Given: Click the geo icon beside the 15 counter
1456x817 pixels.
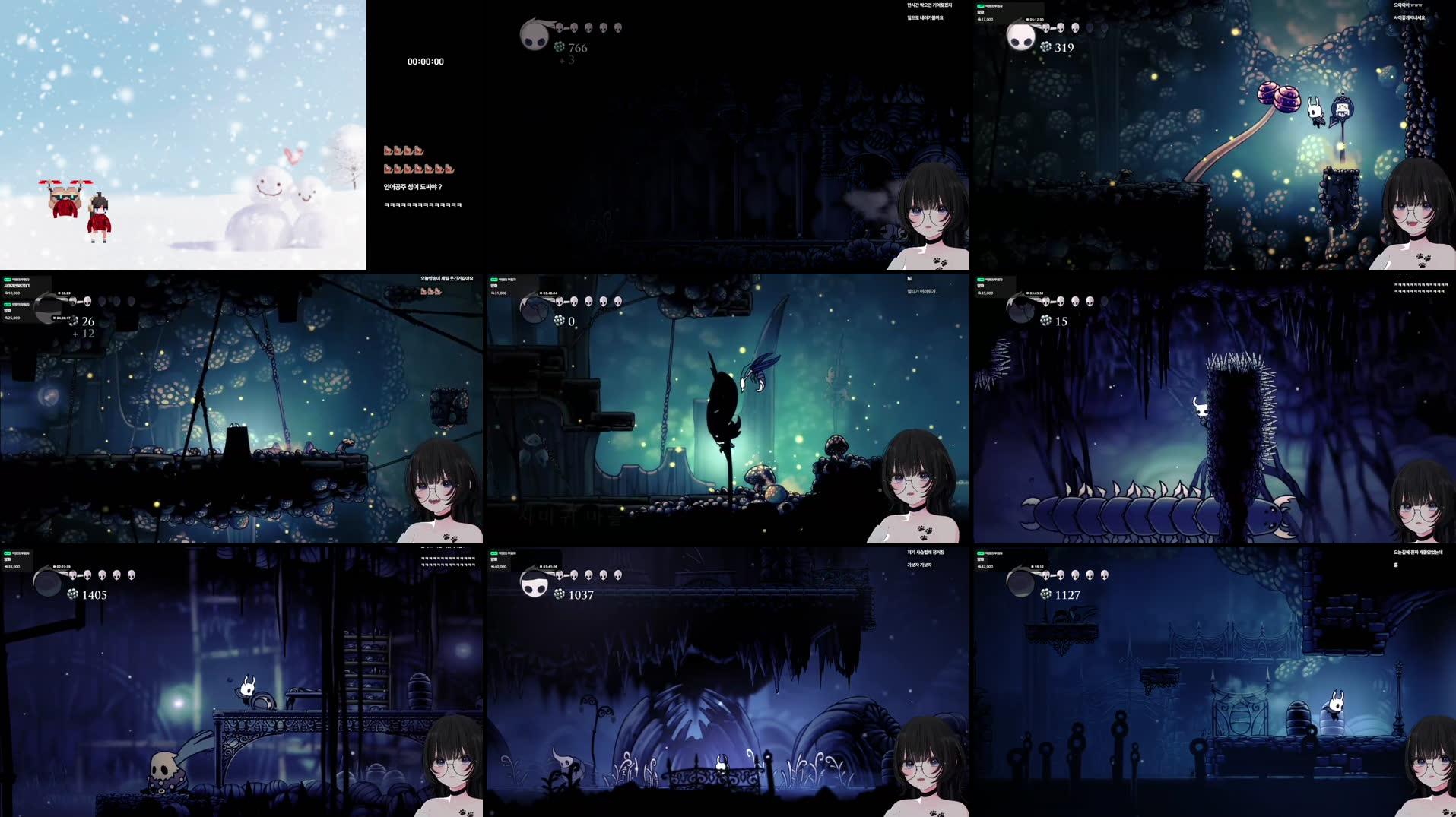Looking at the screenshot, I should [x=1045, y=321].
